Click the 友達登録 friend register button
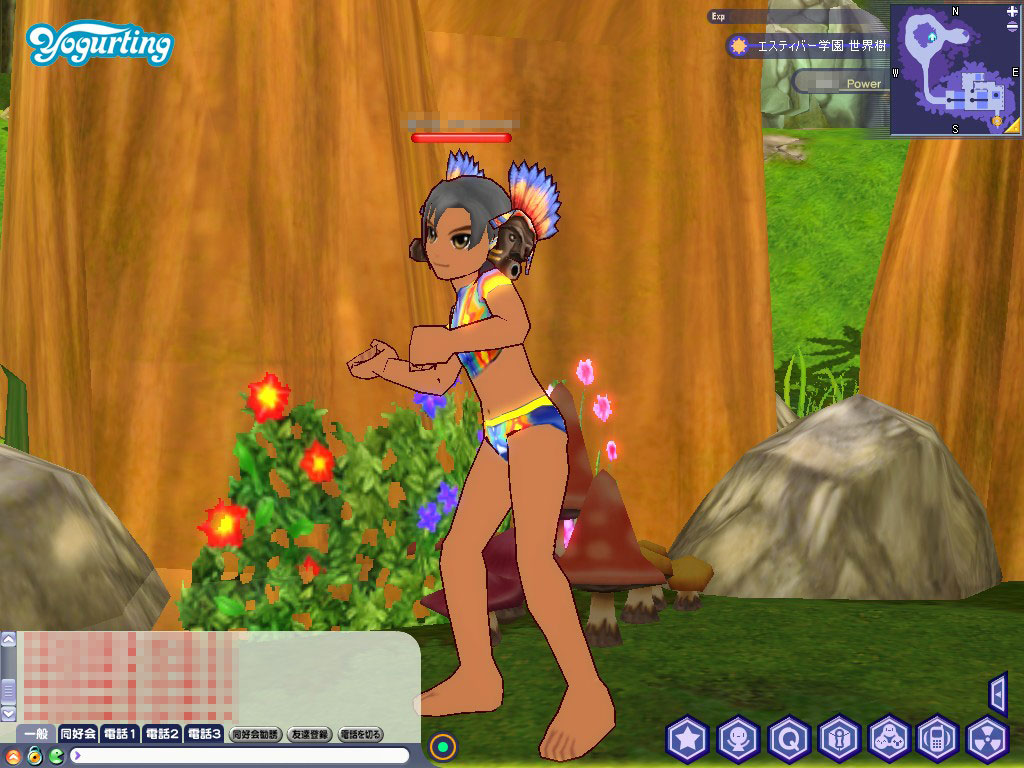This screenshot has height=768, width=1024. click(309, 734)
